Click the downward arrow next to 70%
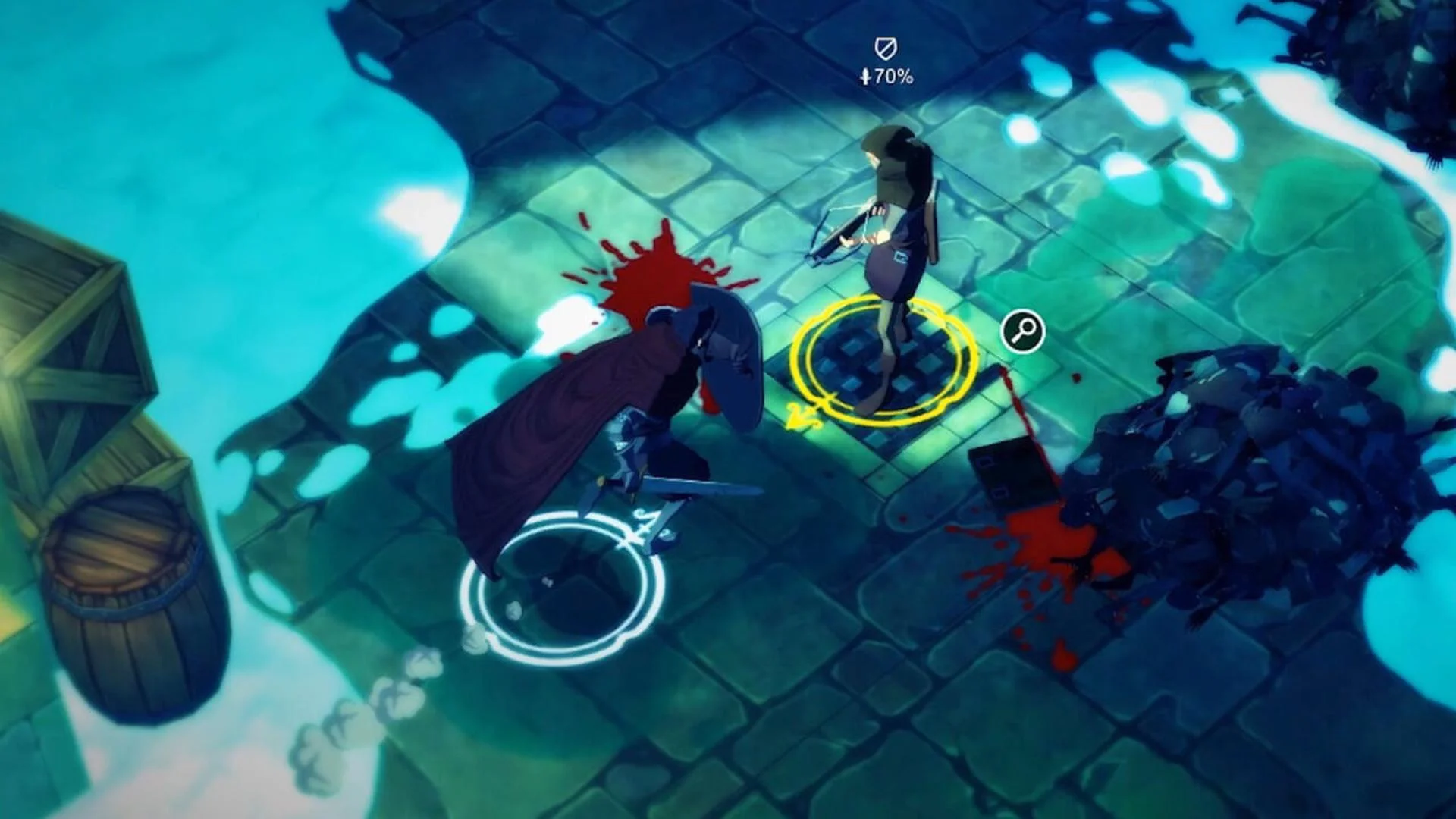 click(867, 76)
